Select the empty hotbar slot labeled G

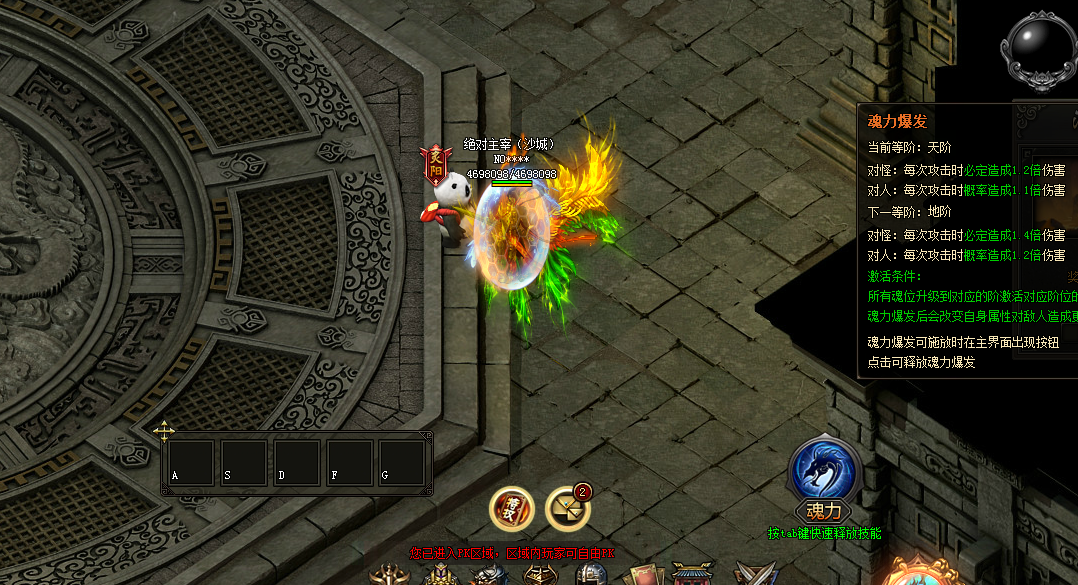pos(402,463)
